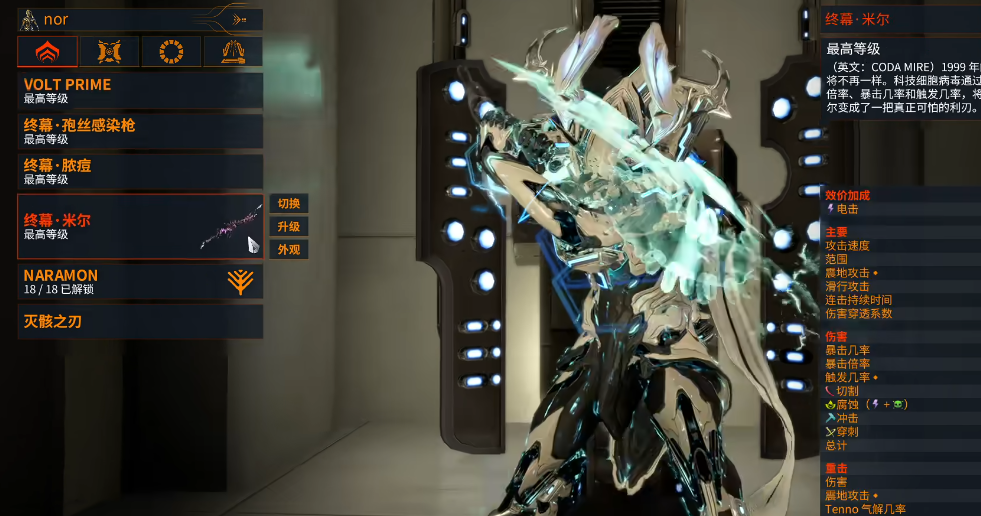Viewport: 981px width, 516px height.
Task: Switch to the winged vehicle tab
Action: click(233, 51)
